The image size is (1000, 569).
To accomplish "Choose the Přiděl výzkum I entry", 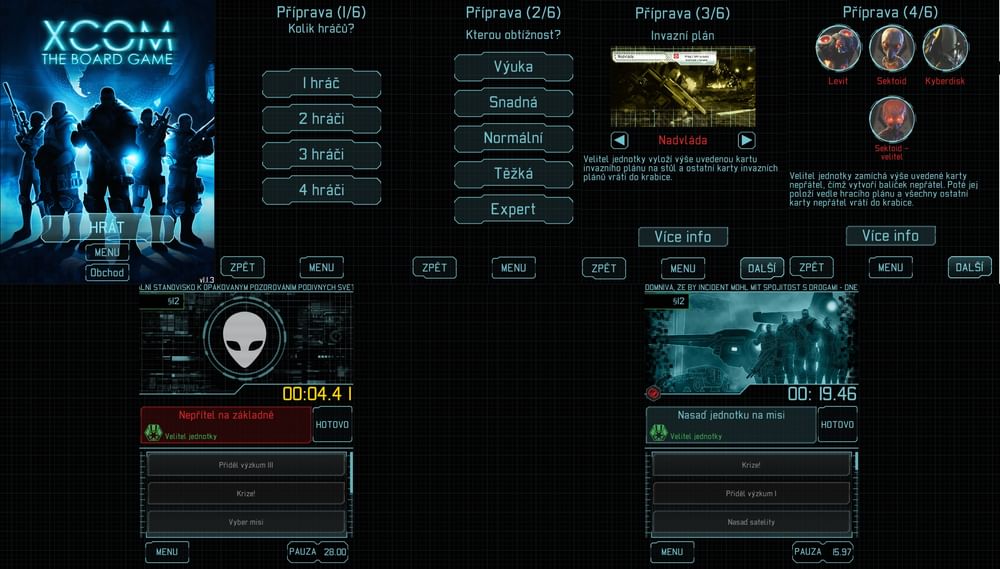I will click(751, 494).
